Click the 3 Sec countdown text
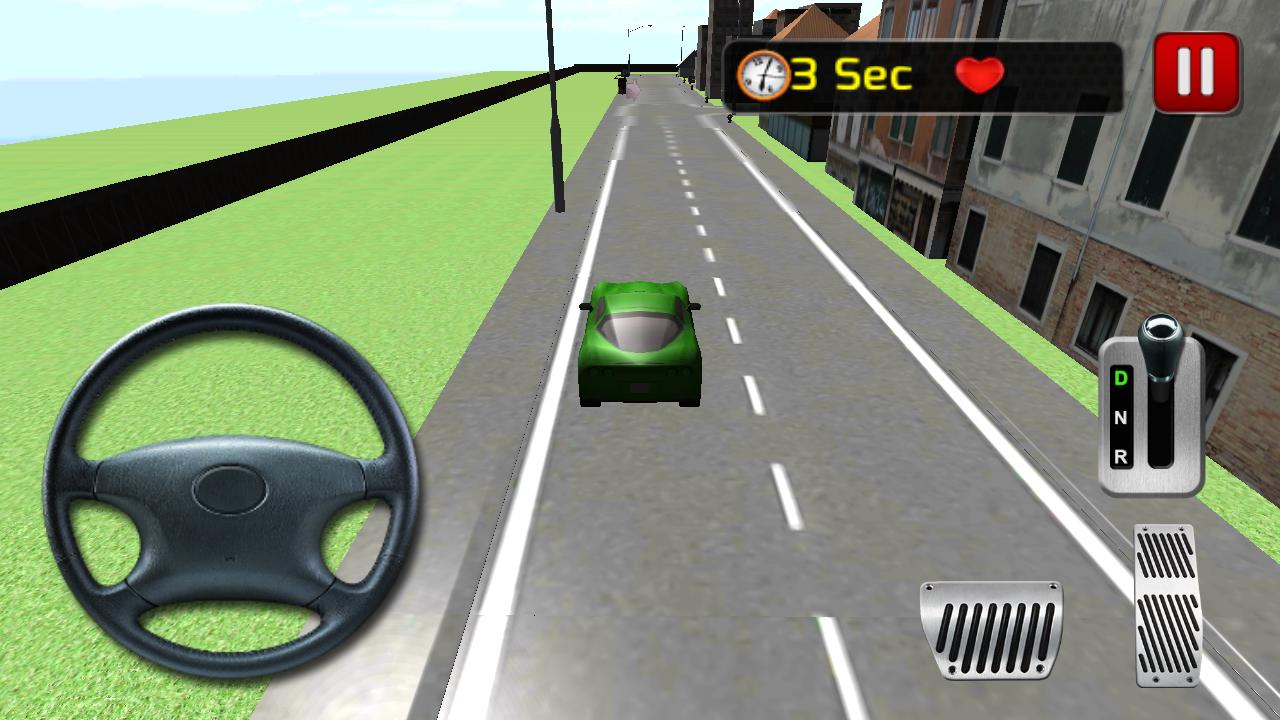The height and width of the screenshot is (720, 1280). tap(852, 71)
